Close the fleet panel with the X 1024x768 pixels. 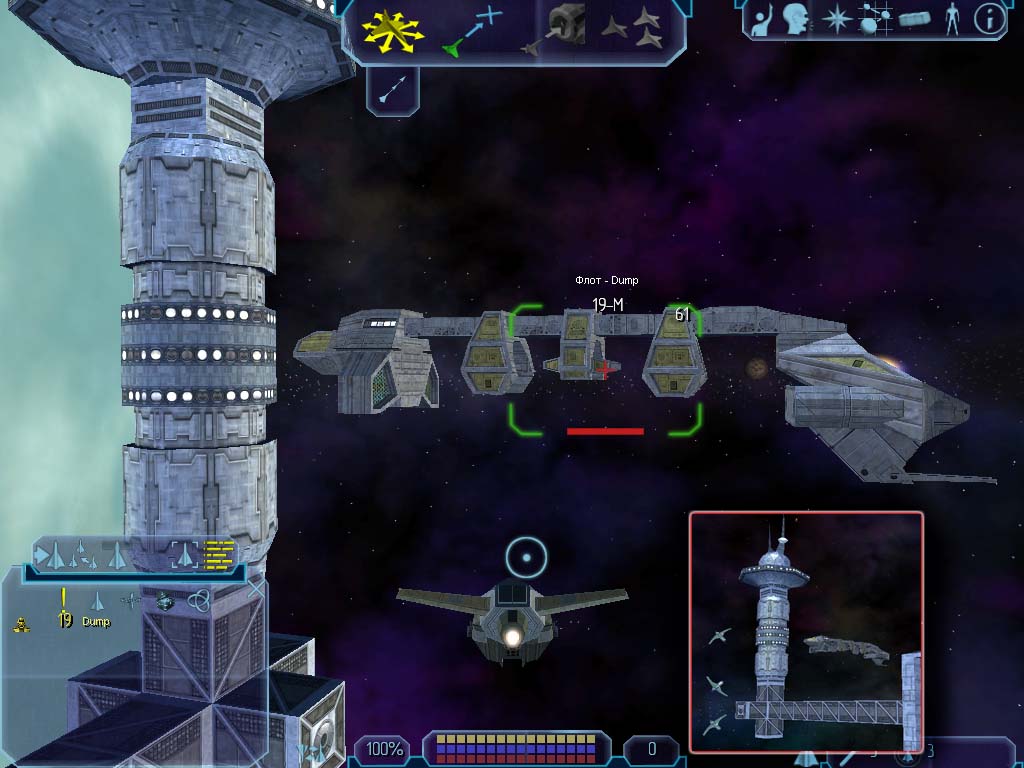coord(255,588)
